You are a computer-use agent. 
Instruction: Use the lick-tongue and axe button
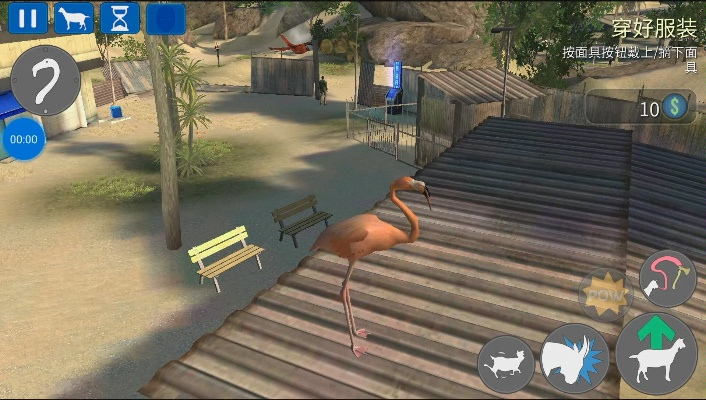[x=667, y=279]
